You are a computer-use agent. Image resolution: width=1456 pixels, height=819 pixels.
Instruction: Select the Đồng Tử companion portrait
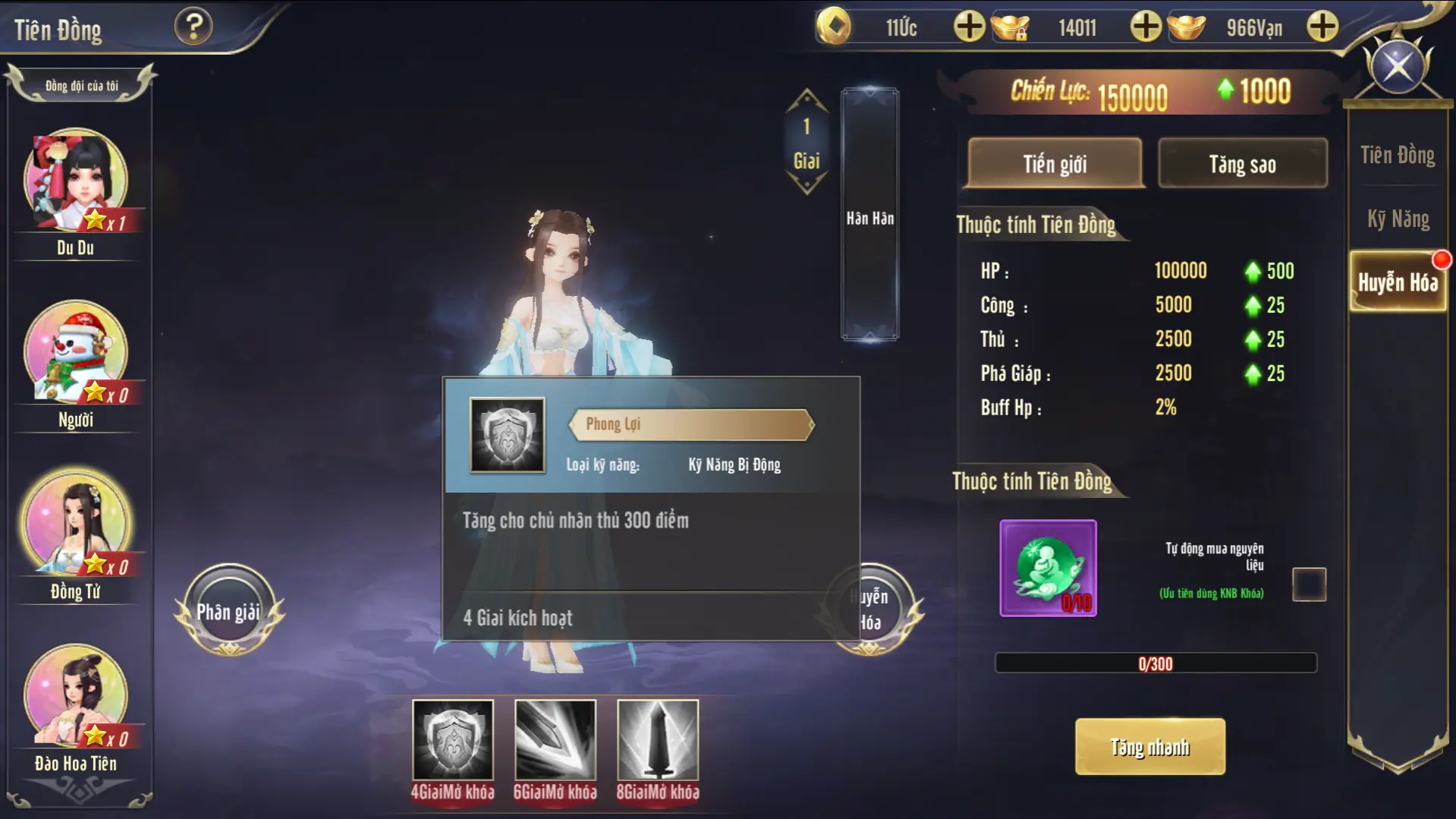tap(76, 524)
